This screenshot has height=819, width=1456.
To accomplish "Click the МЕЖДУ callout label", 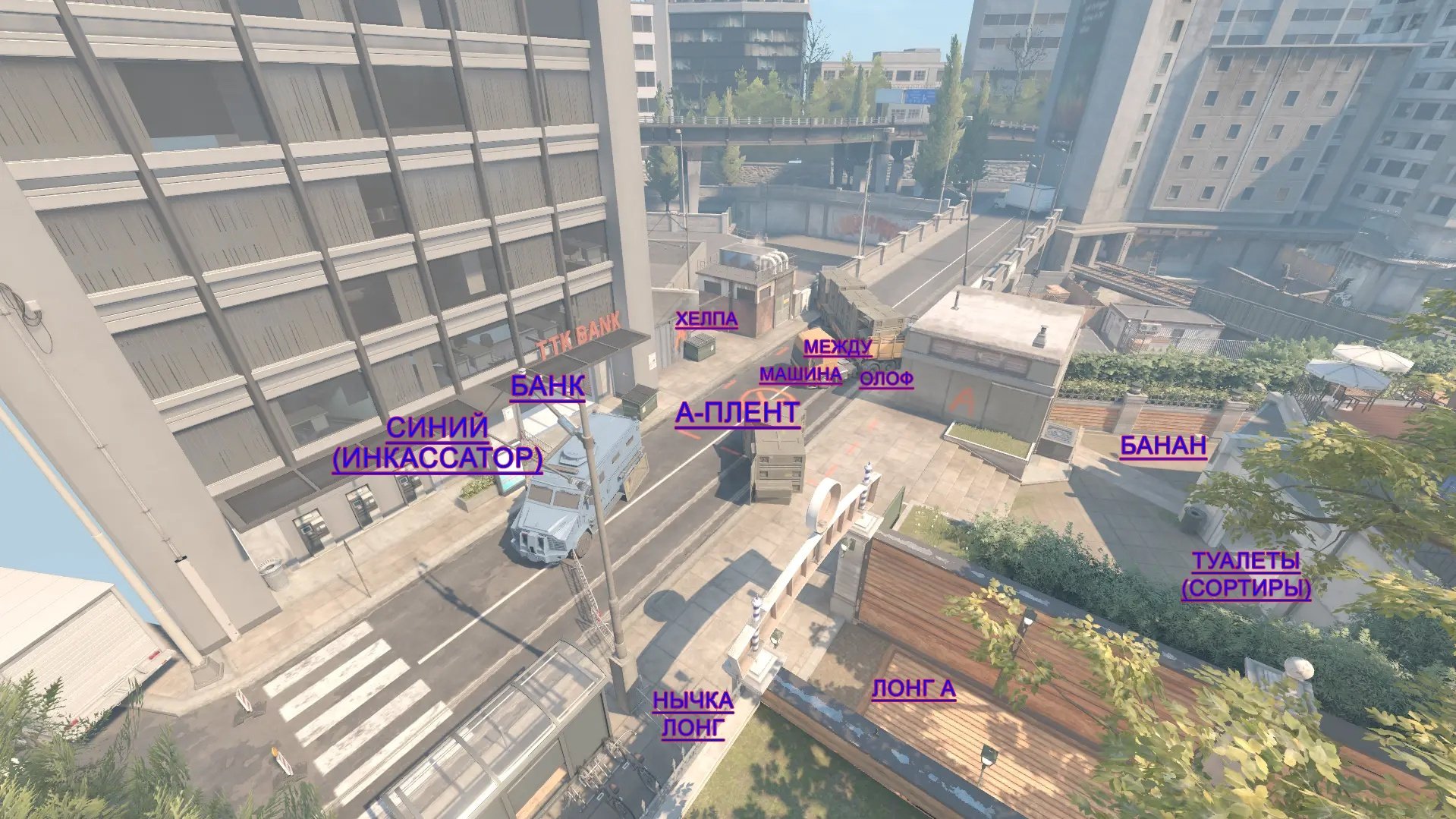I will point(838,348).
